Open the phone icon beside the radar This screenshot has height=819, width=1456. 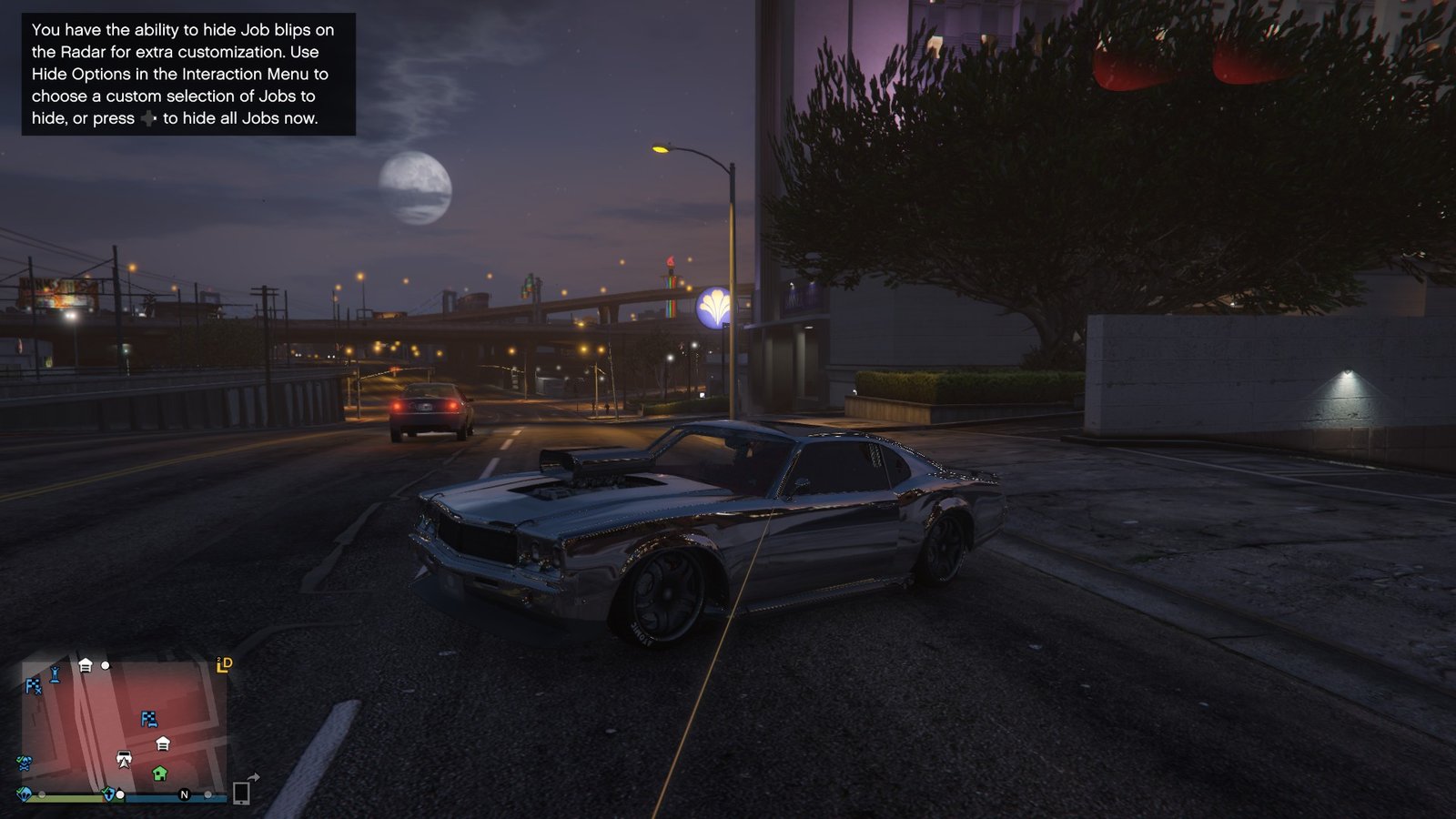[241, 793]
